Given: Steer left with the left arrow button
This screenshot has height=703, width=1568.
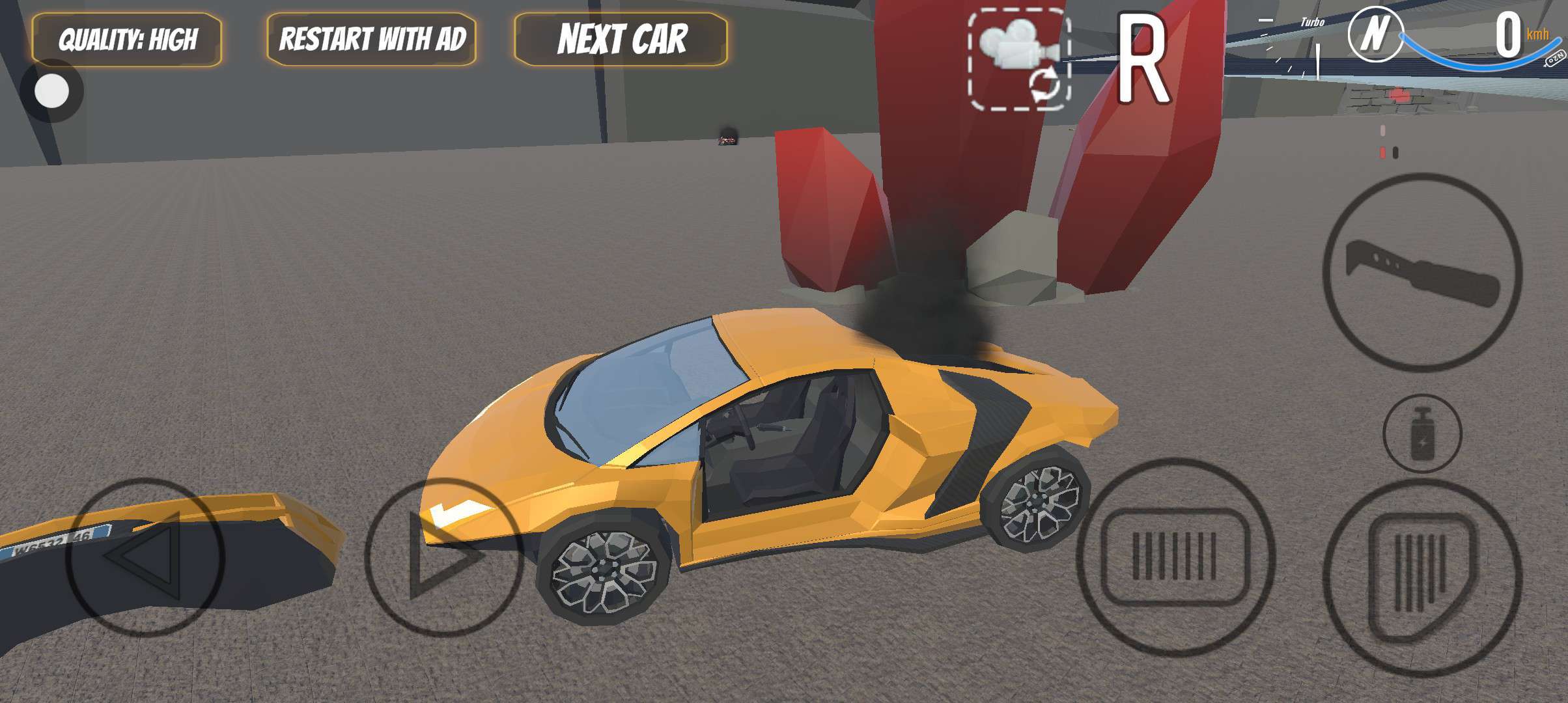Looking at the screenshot, I should [145, 557].
